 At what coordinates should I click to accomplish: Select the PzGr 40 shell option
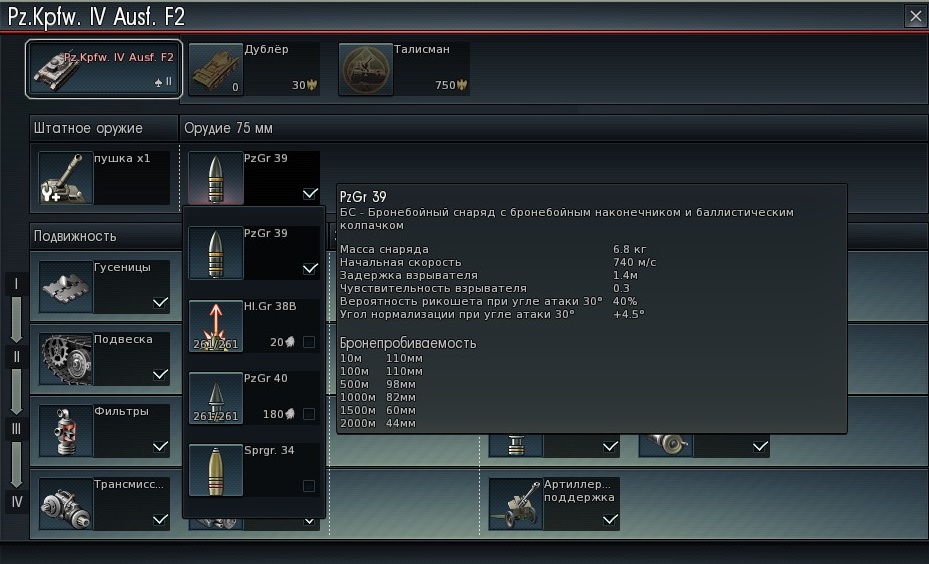(x=254, y=397)
